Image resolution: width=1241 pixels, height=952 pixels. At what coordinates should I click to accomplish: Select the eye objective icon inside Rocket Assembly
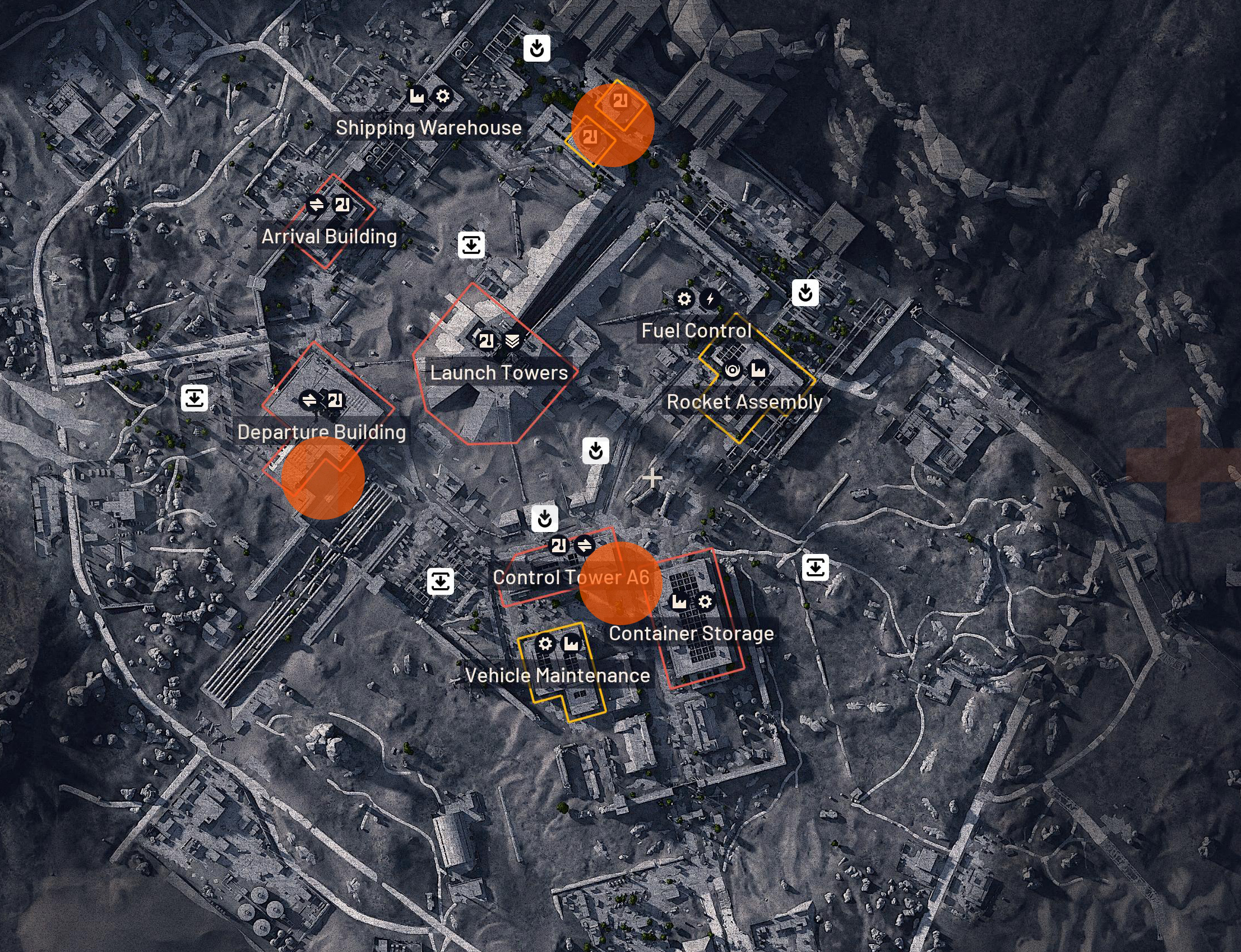pos(732,369)
